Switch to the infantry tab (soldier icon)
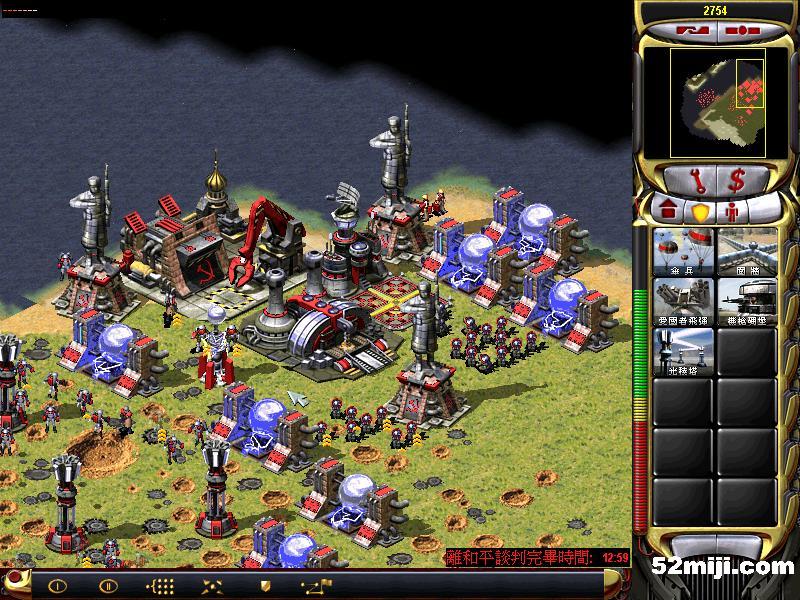Image resolution: width=800 pixels, height=600 pixels. coord(731,212)
